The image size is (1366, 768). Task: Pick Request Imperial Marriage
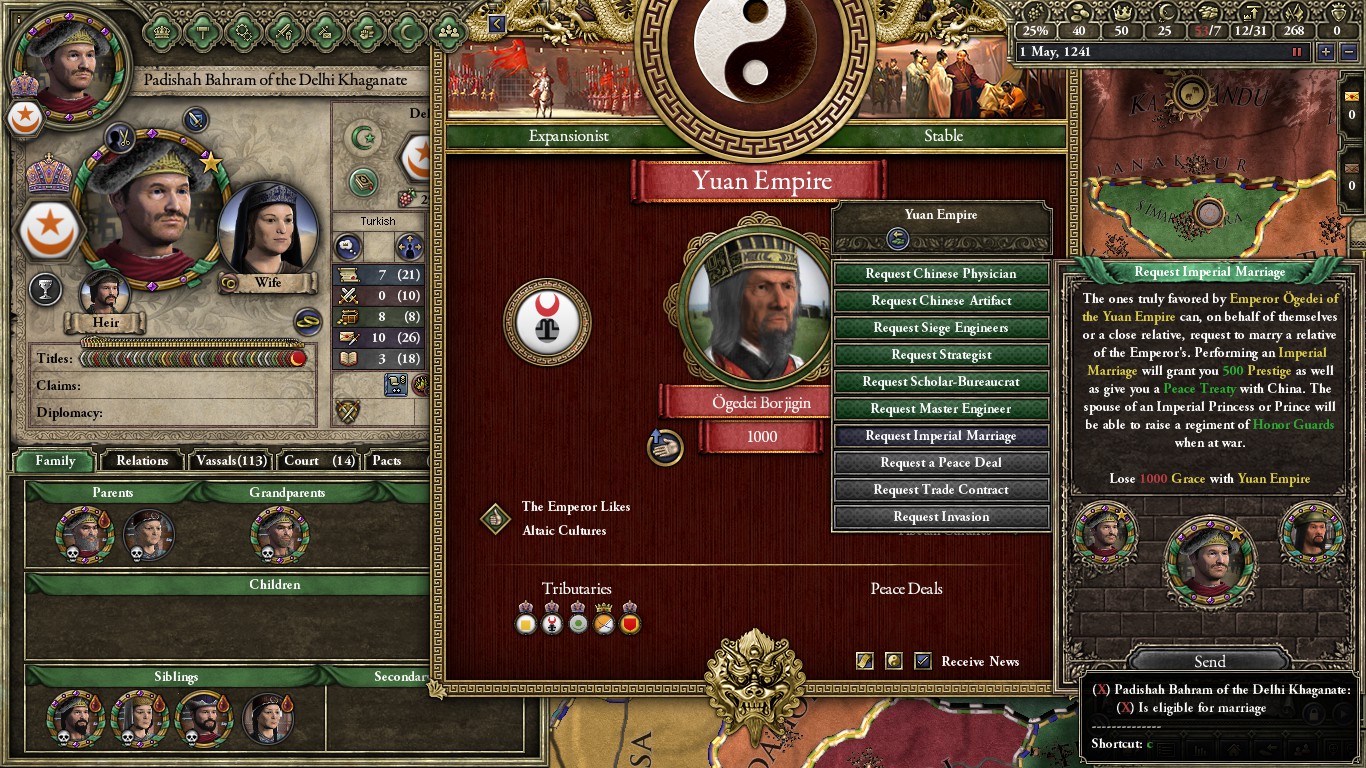(941, 436)
